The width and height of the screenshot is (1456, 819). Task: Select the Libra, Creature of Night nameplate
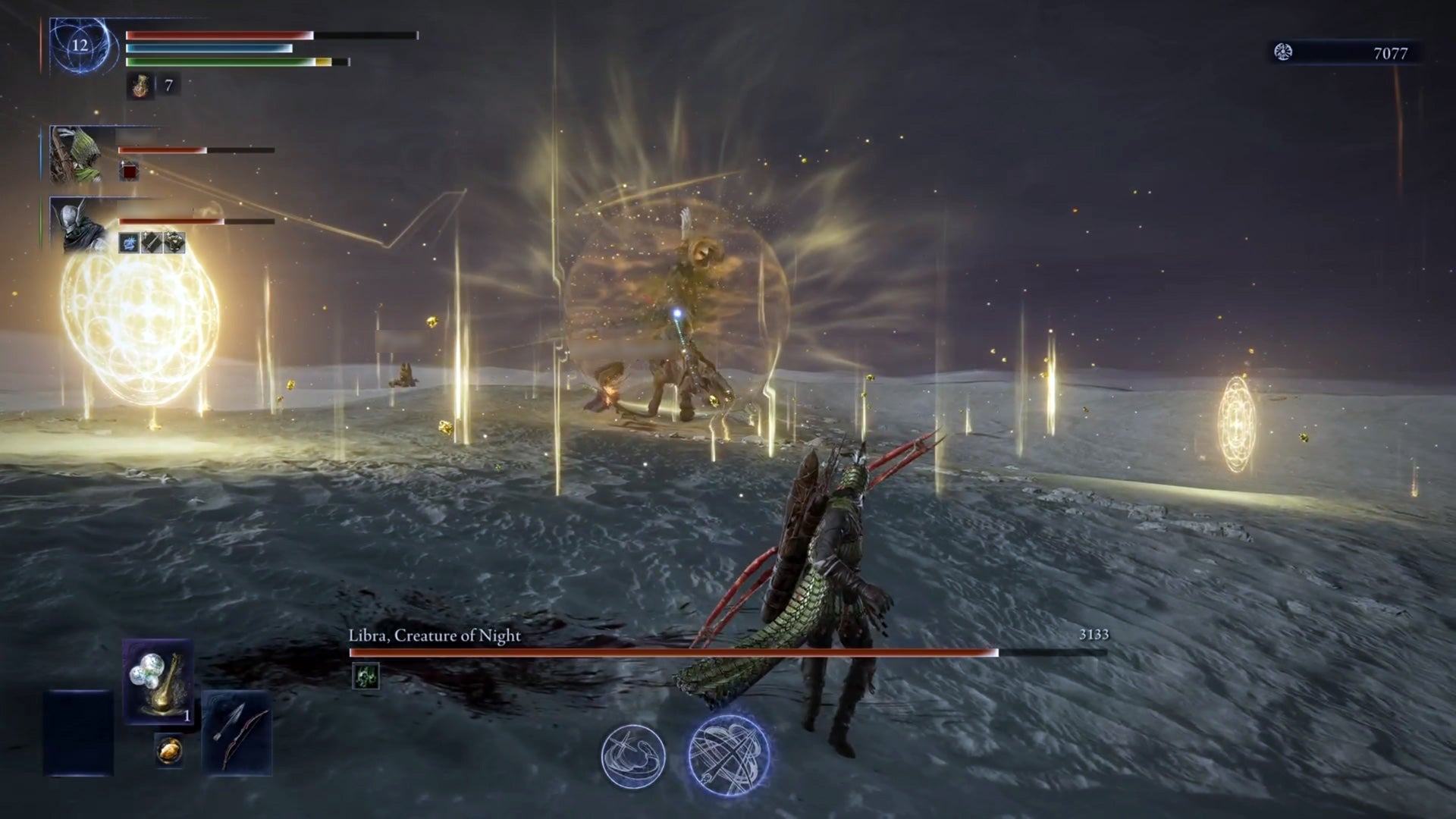coord(434,638)
